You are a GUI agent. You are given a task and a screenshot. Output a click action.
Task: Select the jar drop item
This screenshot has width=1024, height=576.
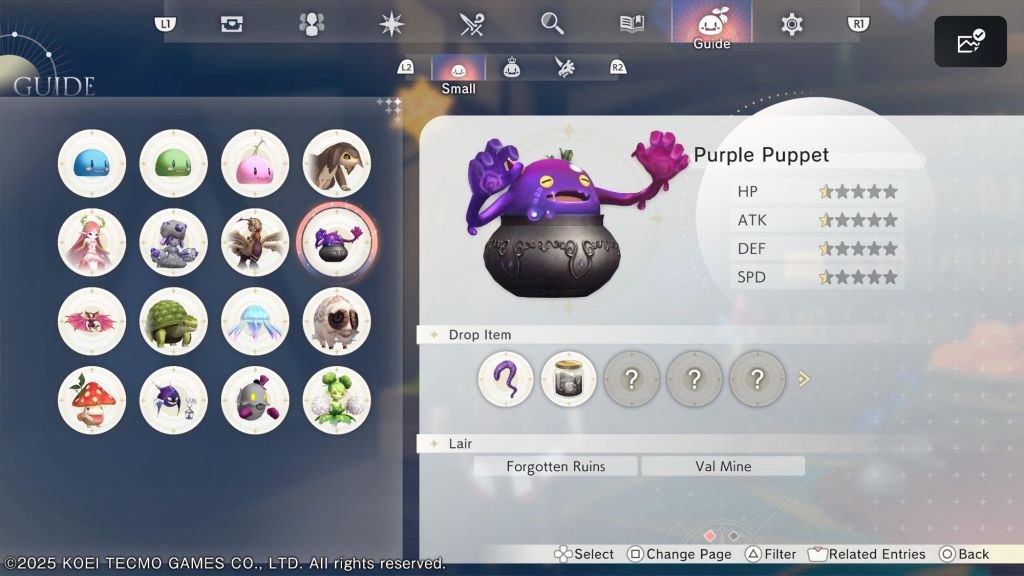click(569, 379)
